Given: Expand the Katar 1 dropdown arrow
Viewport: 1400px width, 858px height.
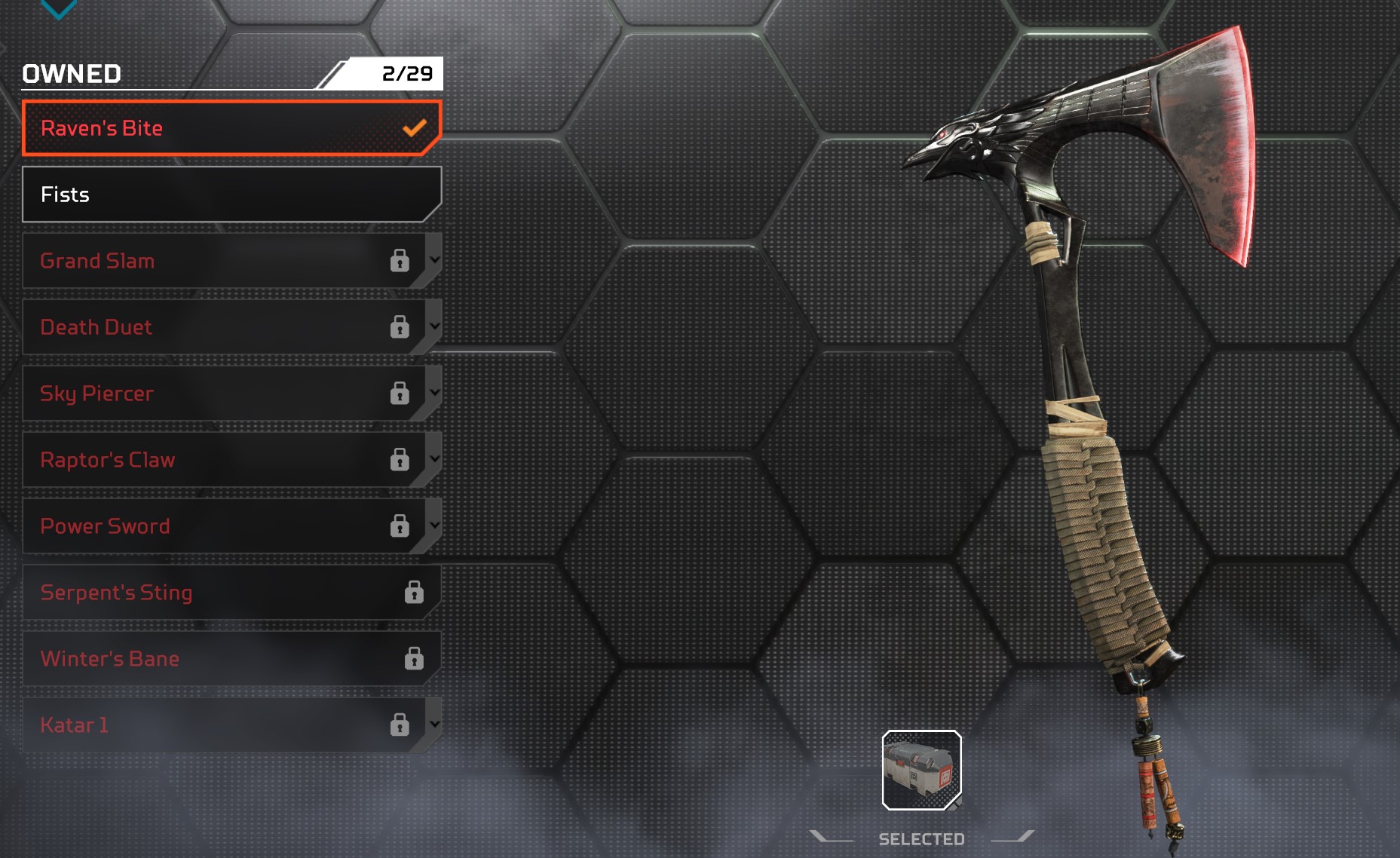Looking at the screenshot, I should [434, 724].
